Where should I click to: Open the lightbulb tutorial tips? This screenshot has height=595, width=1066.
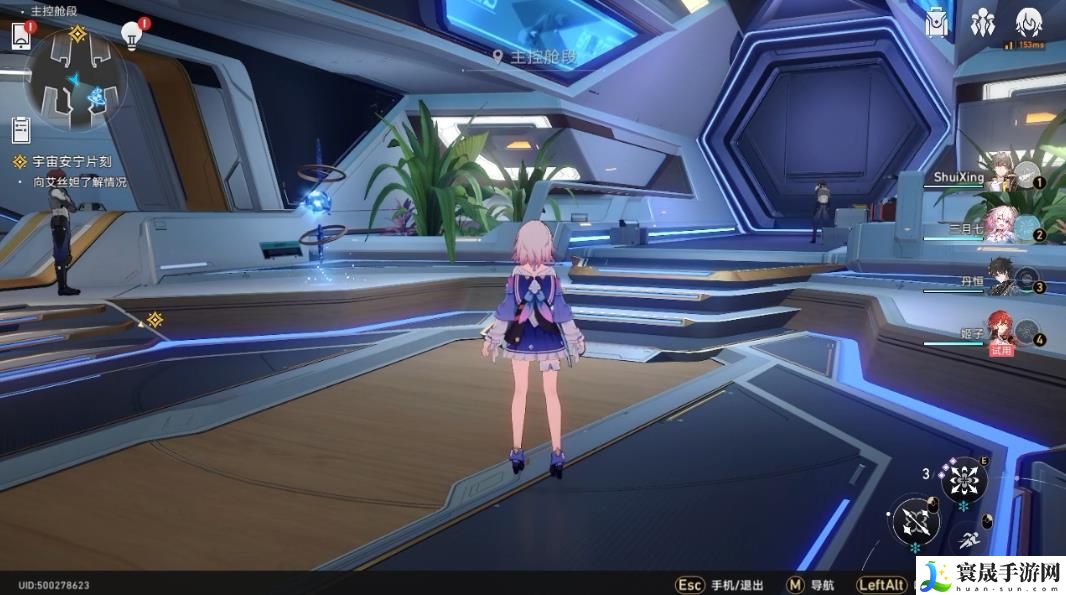pyautogui.click(x=131, y=35)
